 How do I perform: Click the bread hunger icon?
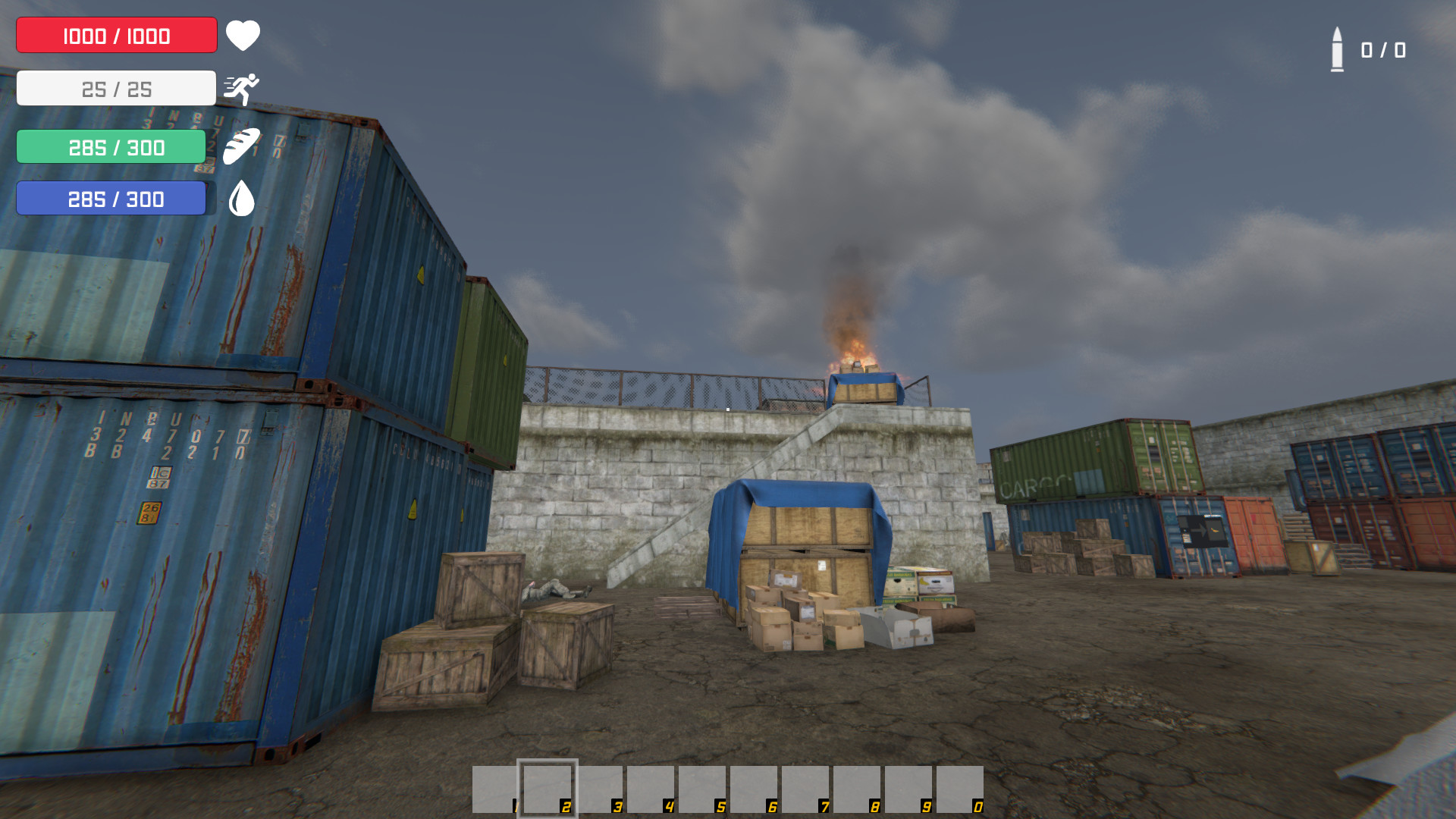(x=241, y=146)
